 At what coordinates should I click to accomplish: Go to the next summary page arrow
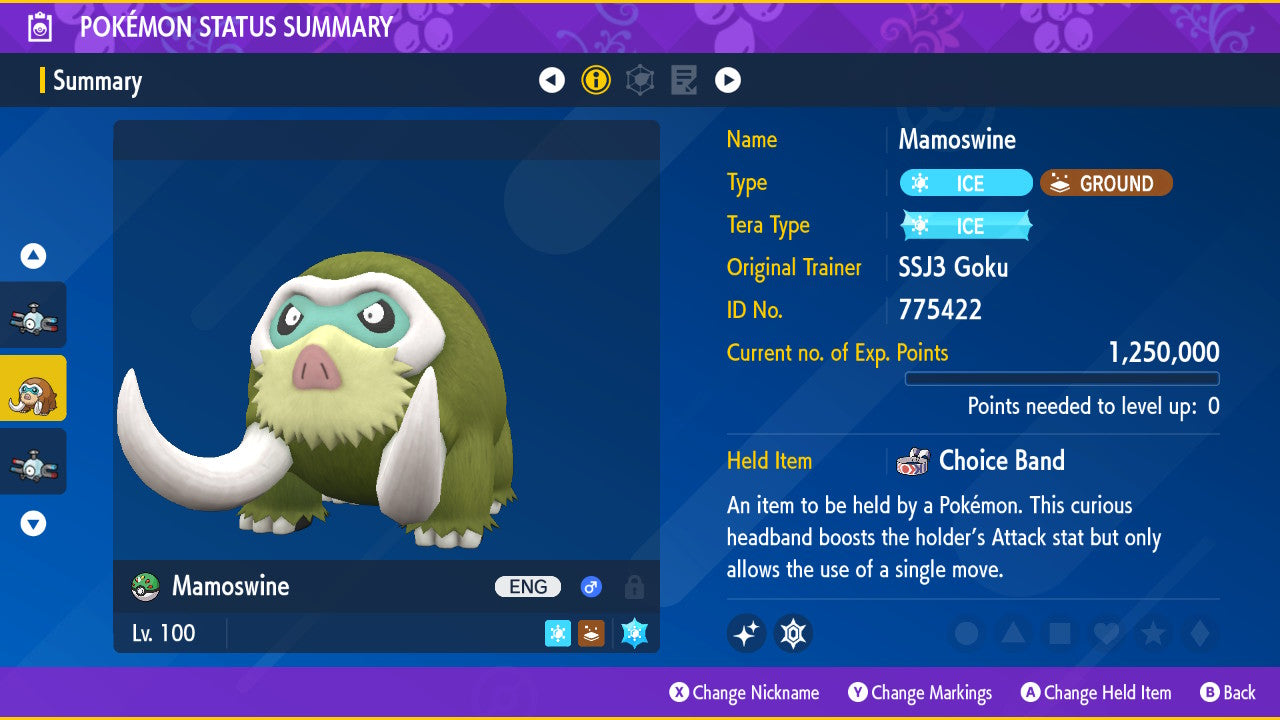728,80
